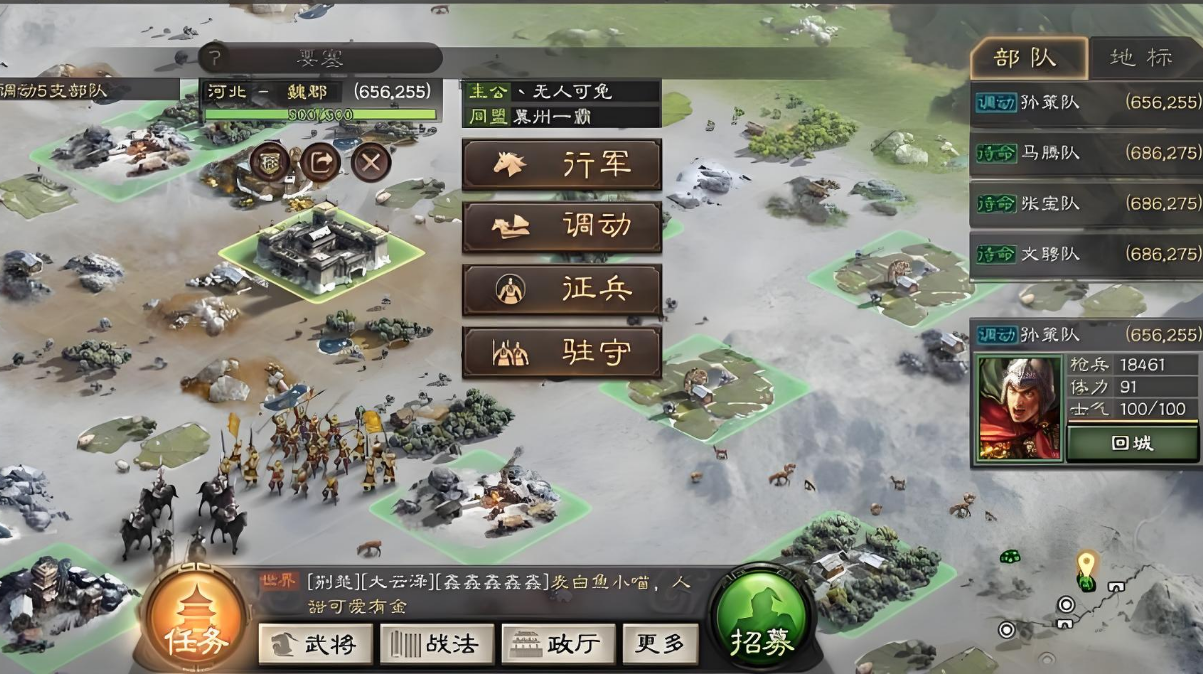Open the 征兵 conscription option
The image size is (1203, 674).
point(561,290)
